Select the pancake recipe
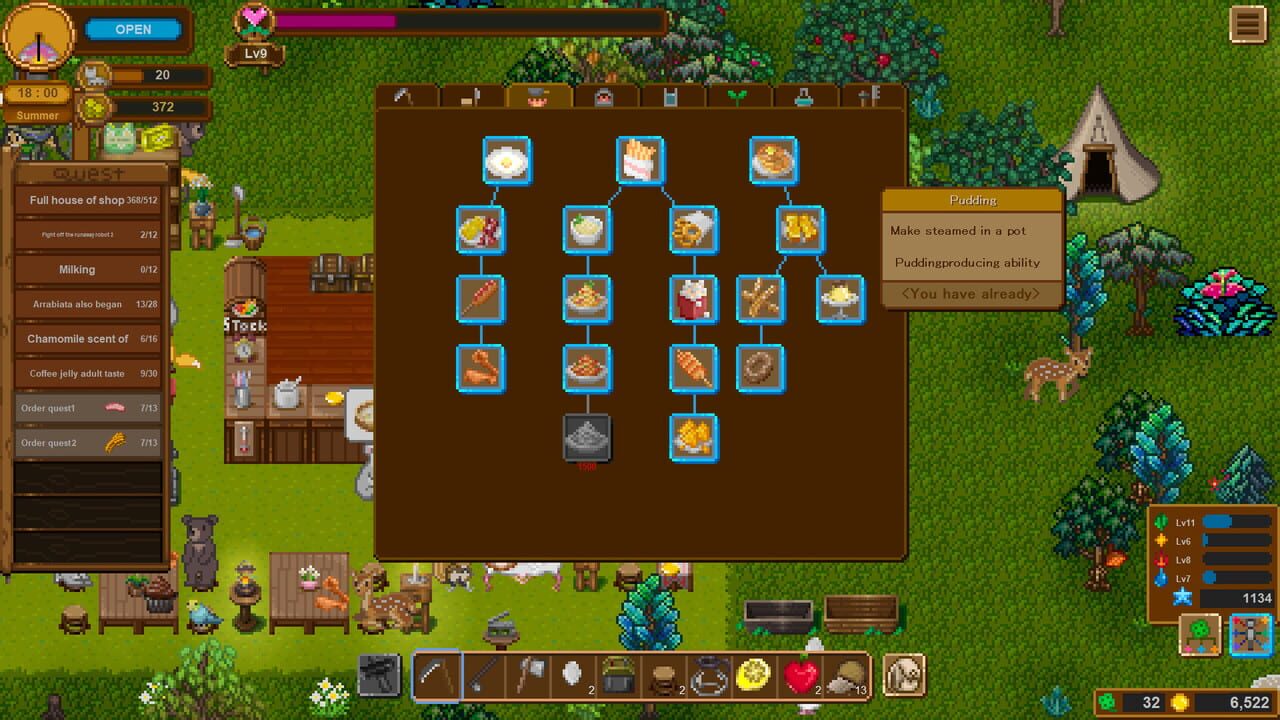Screen dimensions: 1280x720 (773, 160)
